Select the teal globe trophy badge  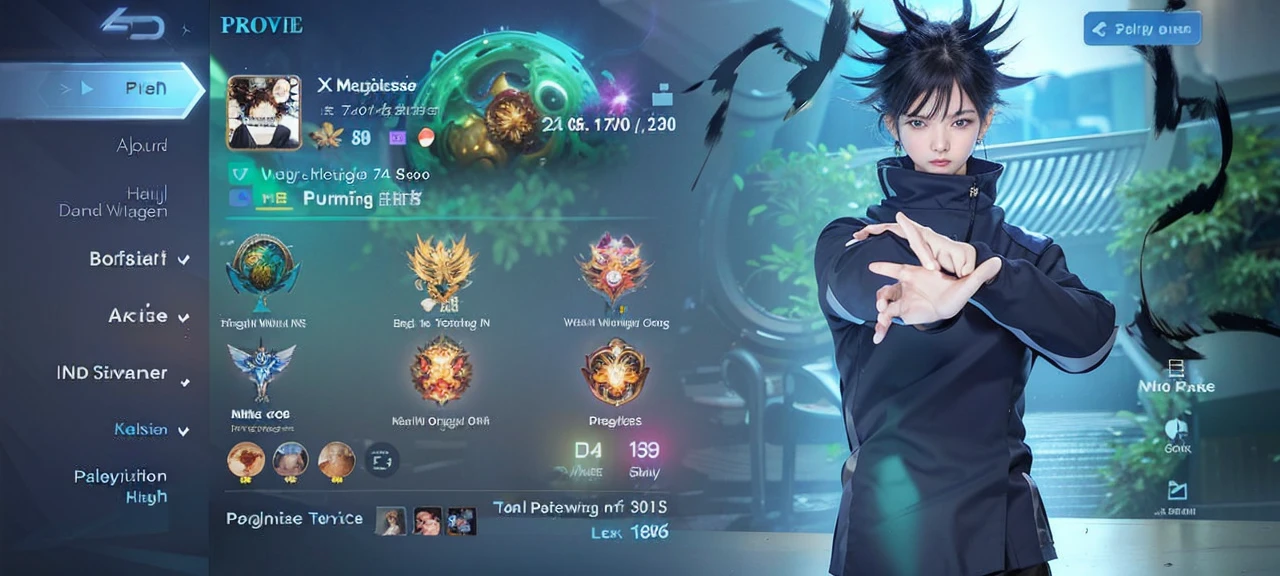[x=263, y=269]
